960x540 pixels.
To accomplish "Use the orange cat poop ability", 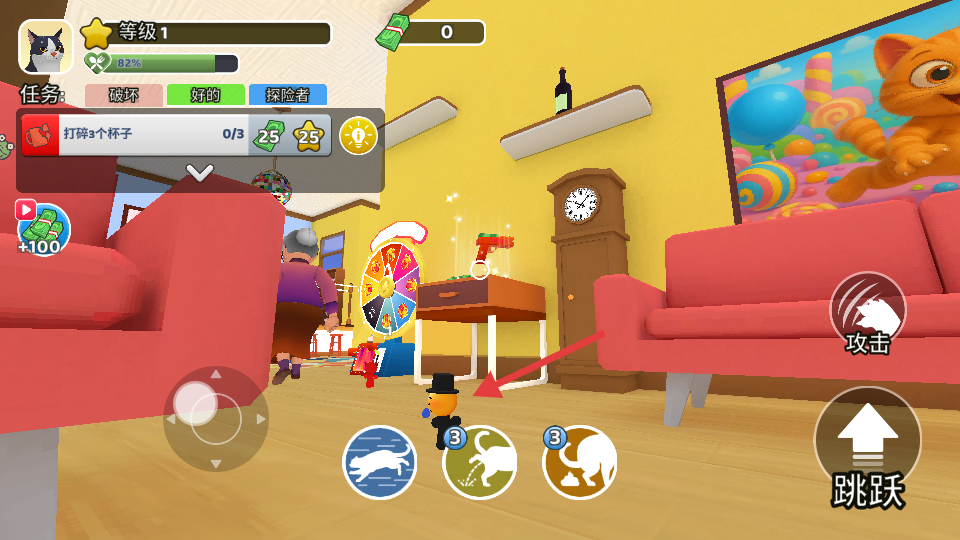I will [x=580, y=462].
